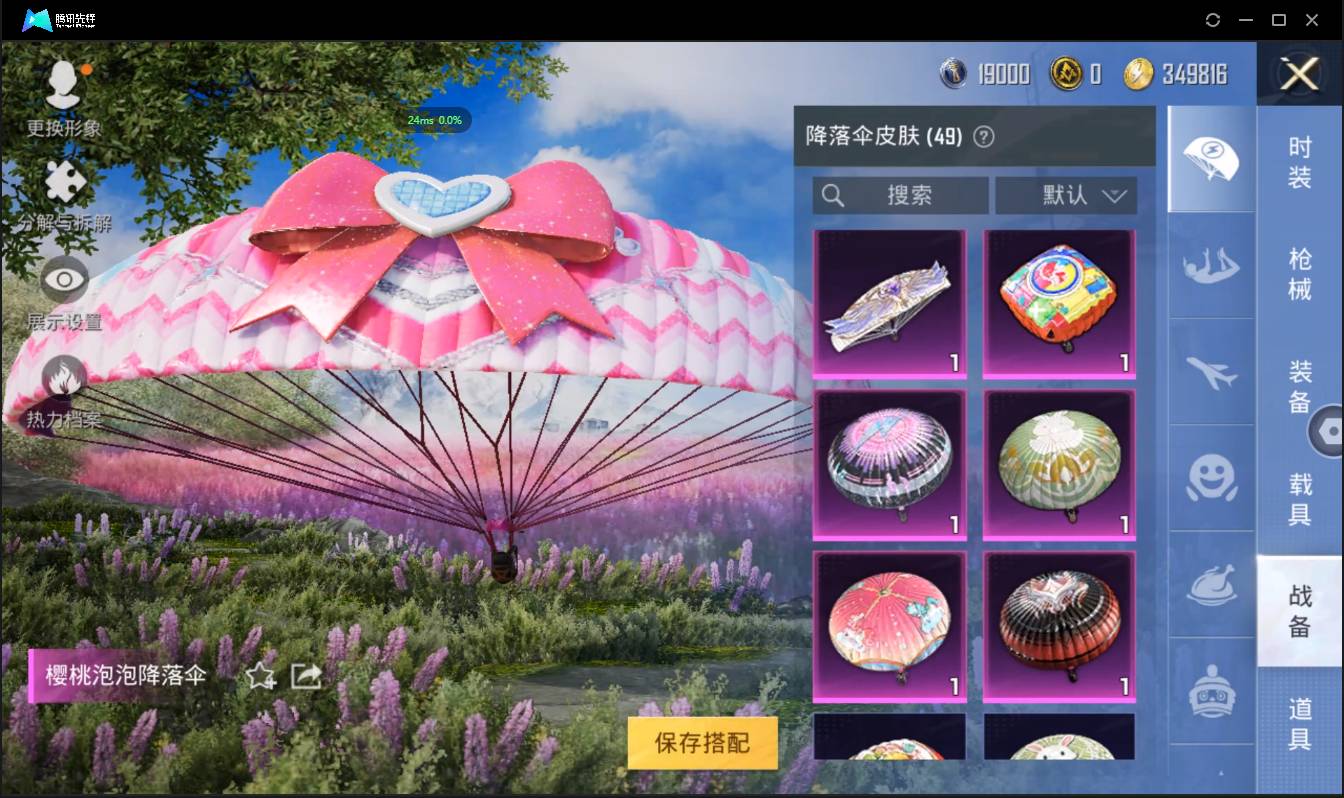This screenshot has height=798, width=1344.
Task: Share the 樱桃泡泡降落伞 skin
Action: pos(305,676)
